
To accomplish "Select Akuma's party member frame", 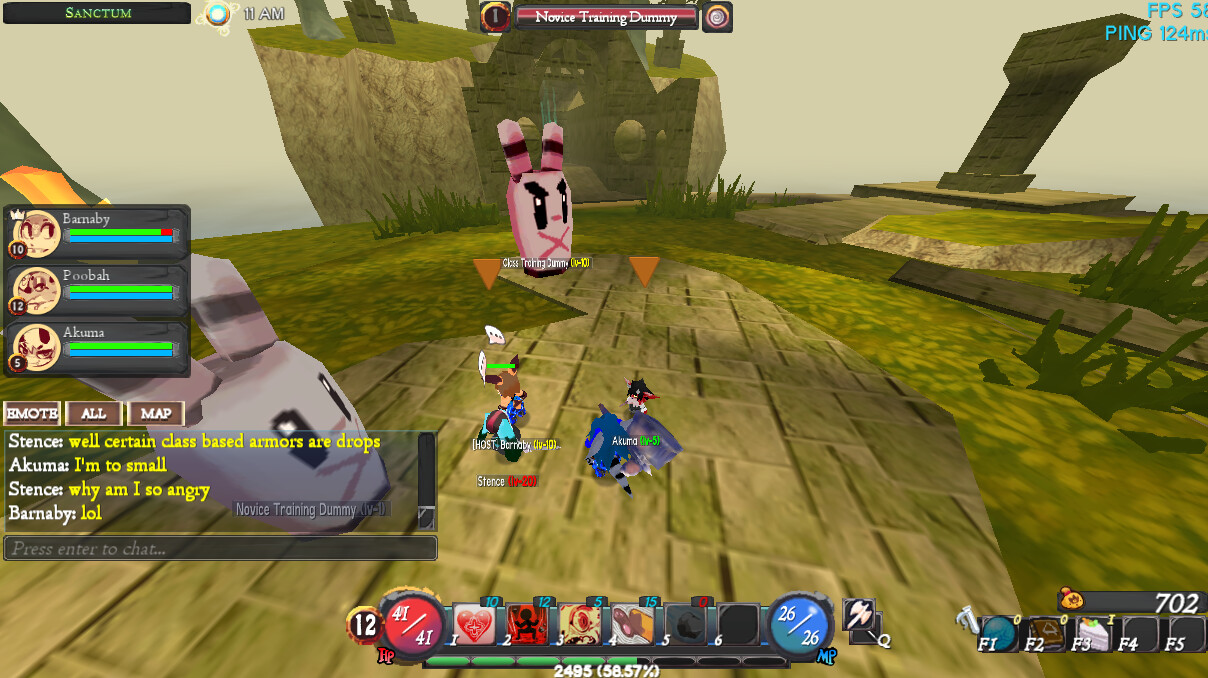I will click(x=98, y=347).
